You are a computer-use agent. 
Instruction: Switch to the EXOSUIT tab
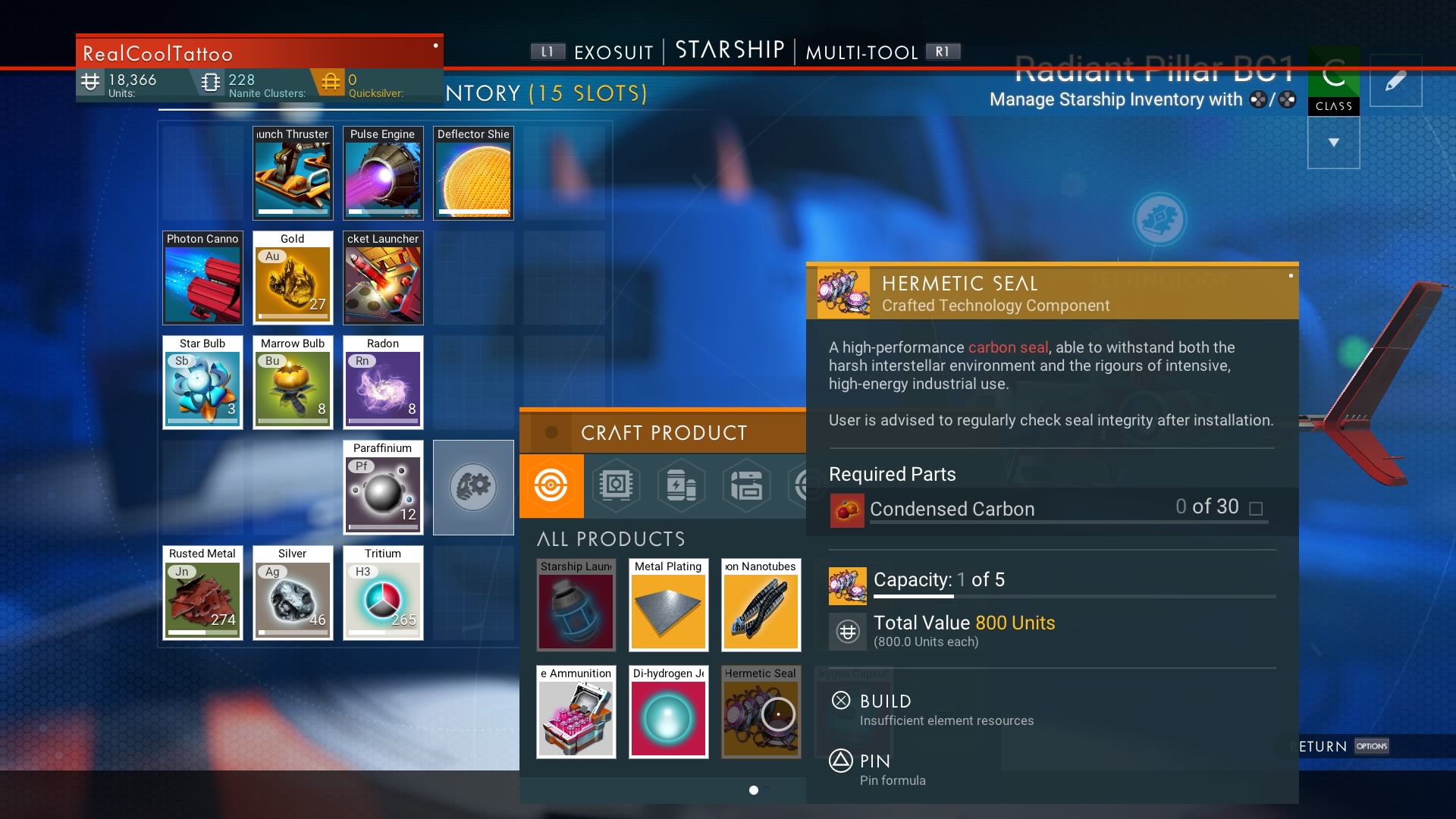click(614, 52)
